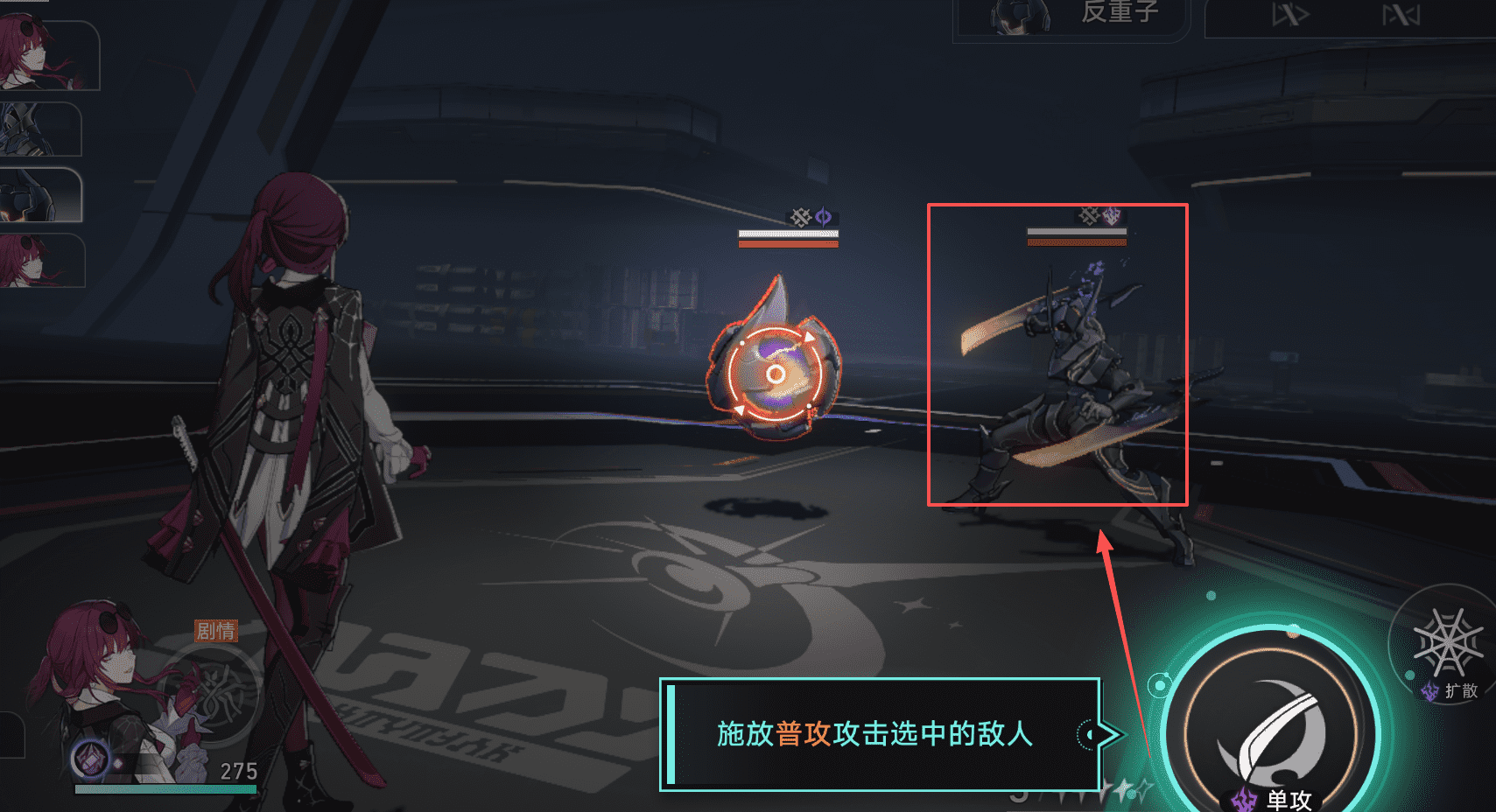The image size is (1496, 812).
Task: Toggle the fast-forward battle speed icon
Action: (x=1289, y=16)
